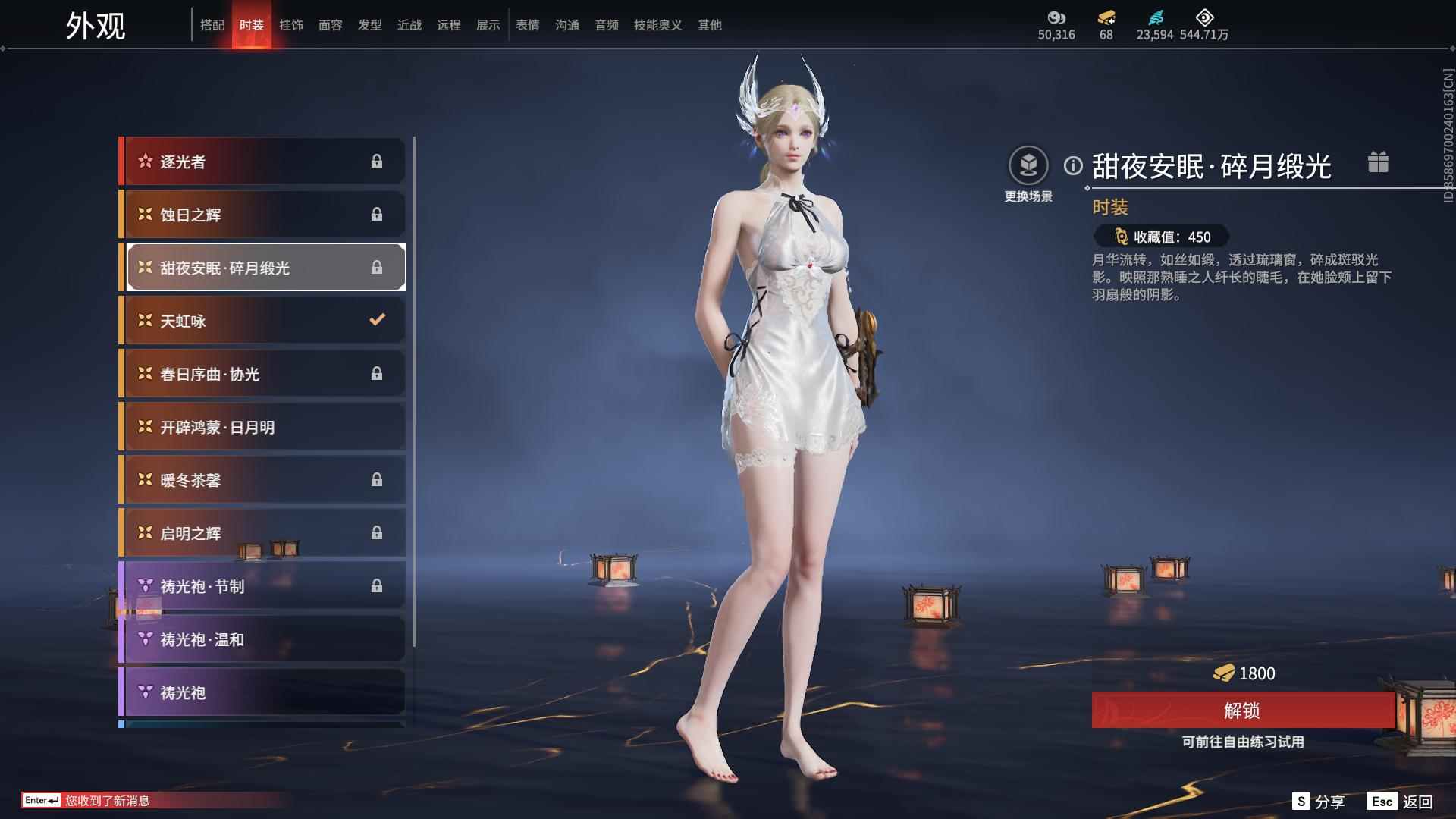Click the collection value (收藏值 450) badge
This screenshot has width=1456, height=819.
tap(1160, 237)
